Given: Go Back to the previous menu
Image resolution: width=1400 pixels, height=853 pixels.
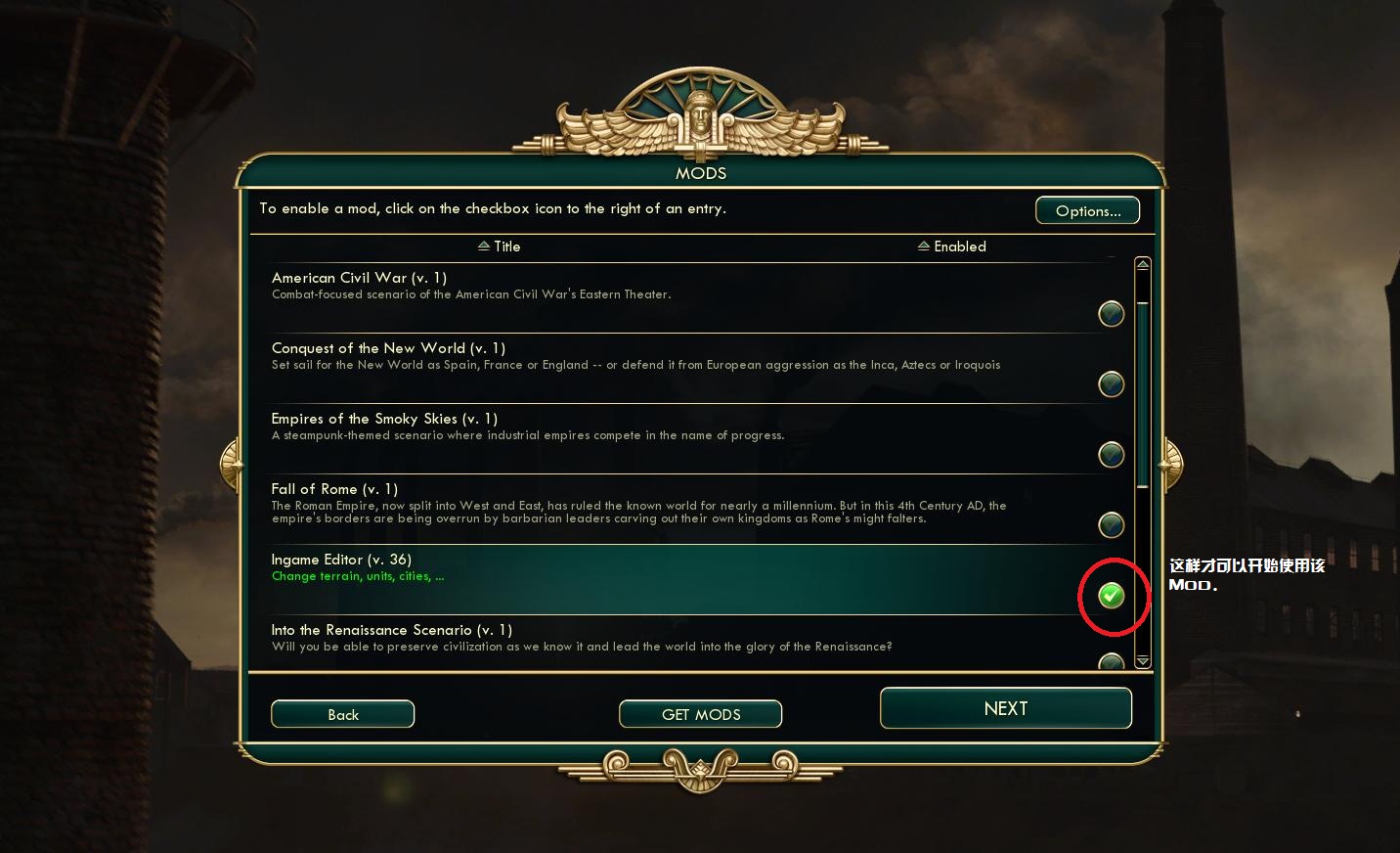Looking at the screenshot, I should coord(342,714).
